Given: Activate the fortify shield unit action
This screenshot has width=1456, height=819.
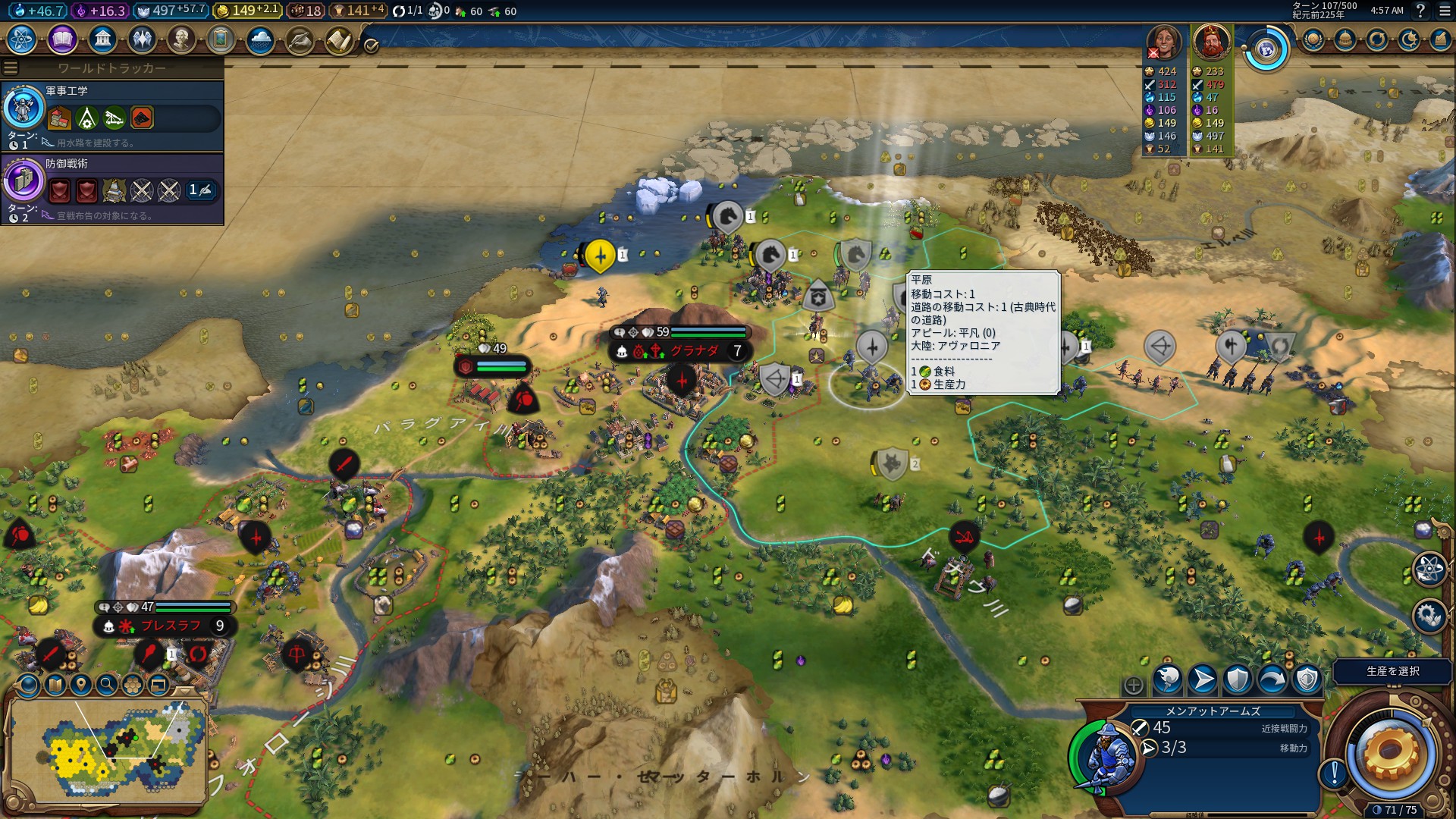Looking at the screenshot, I should [x=1238, y=680].
